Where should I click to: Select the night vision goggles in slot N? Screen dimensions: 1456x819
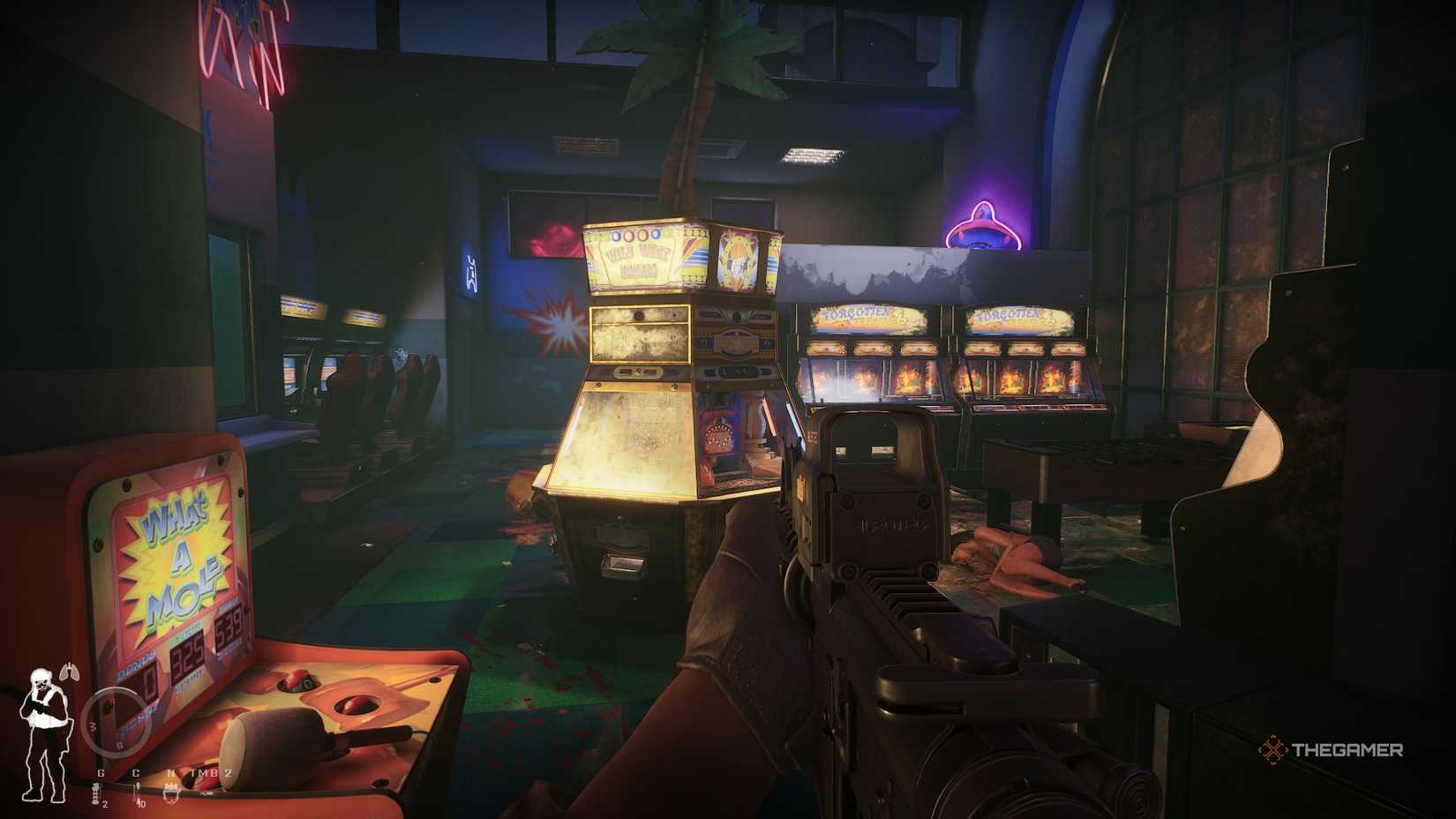[171, 793]
